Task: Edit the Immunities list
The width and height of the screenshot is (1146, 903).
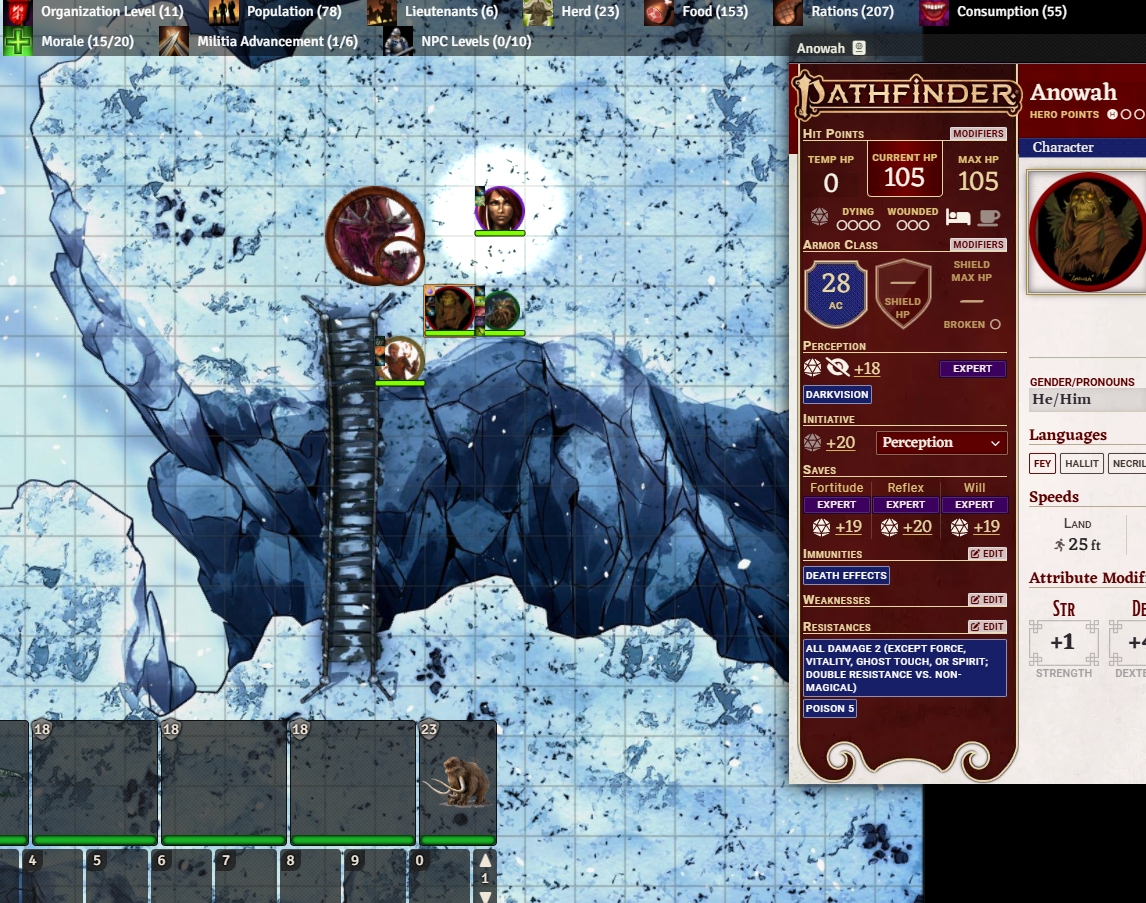Action: [987, 554]
